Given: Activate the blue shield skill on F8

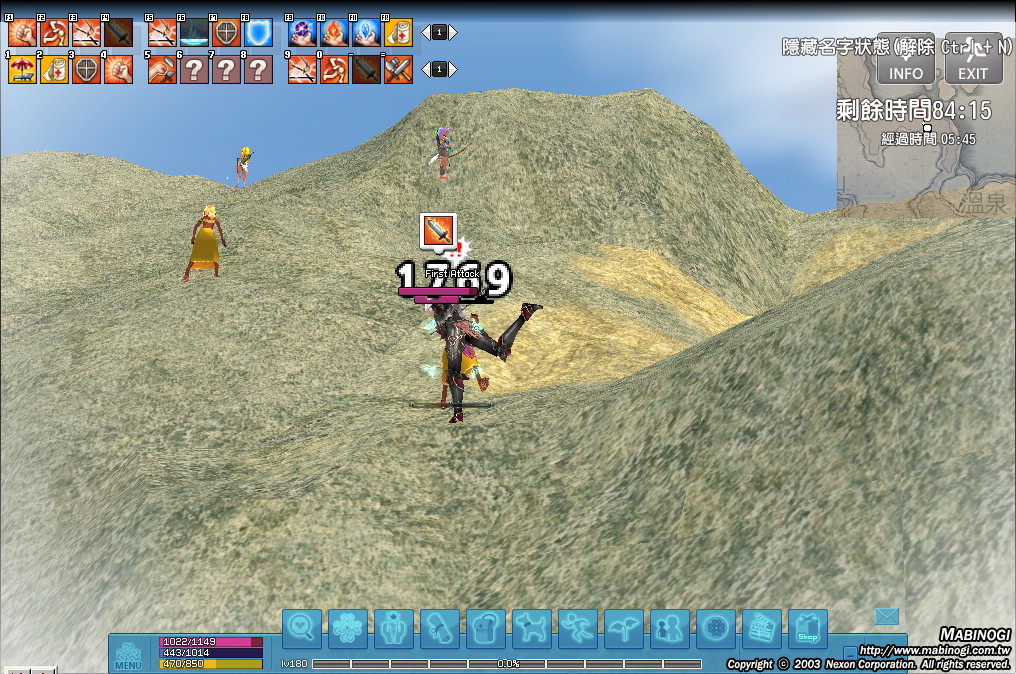Looking at the screenshot, I should tap(258, 33).
